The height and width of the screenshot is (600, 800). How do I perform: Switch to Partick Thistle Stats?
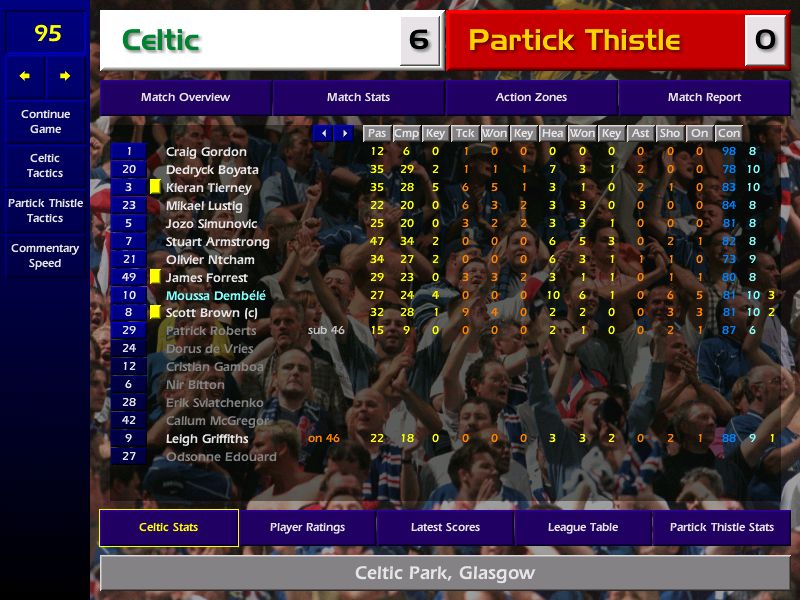(721, 528)
